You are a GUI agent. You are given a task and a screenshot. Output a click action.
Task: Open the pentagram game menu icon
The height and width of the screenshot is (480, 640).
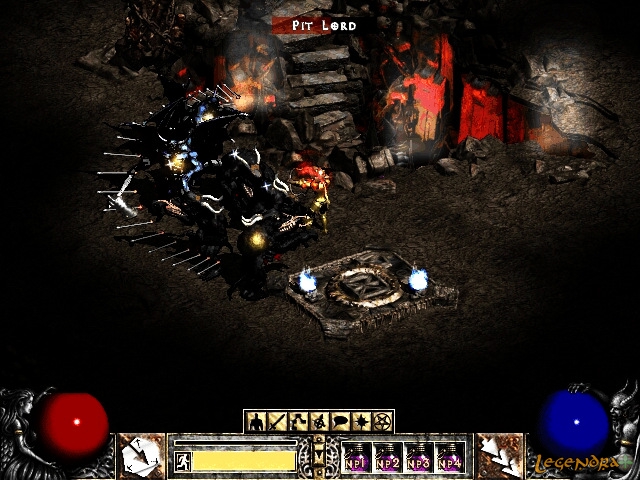[383, 421]
